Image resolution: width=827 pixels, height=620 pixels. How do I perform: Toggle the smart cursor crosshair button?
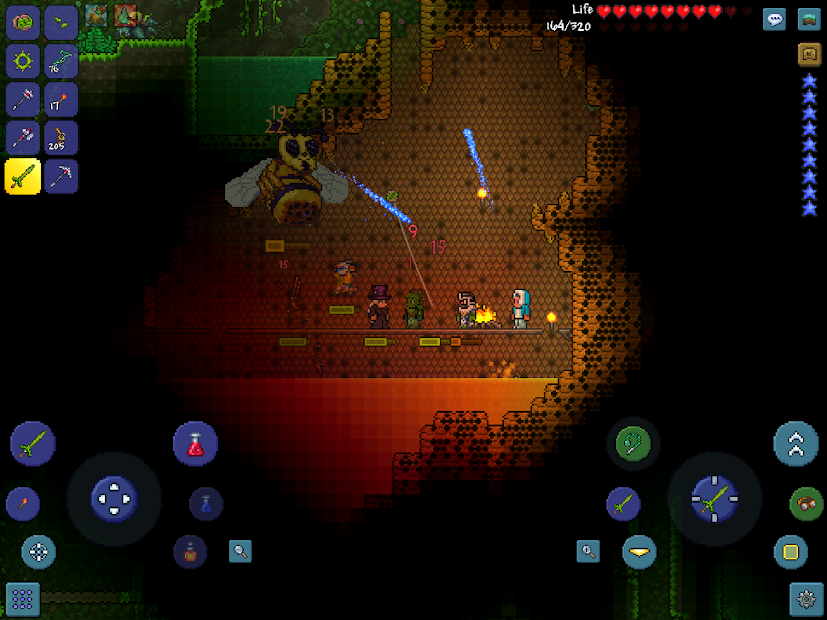pyautogui.click(x=39, y=551)
